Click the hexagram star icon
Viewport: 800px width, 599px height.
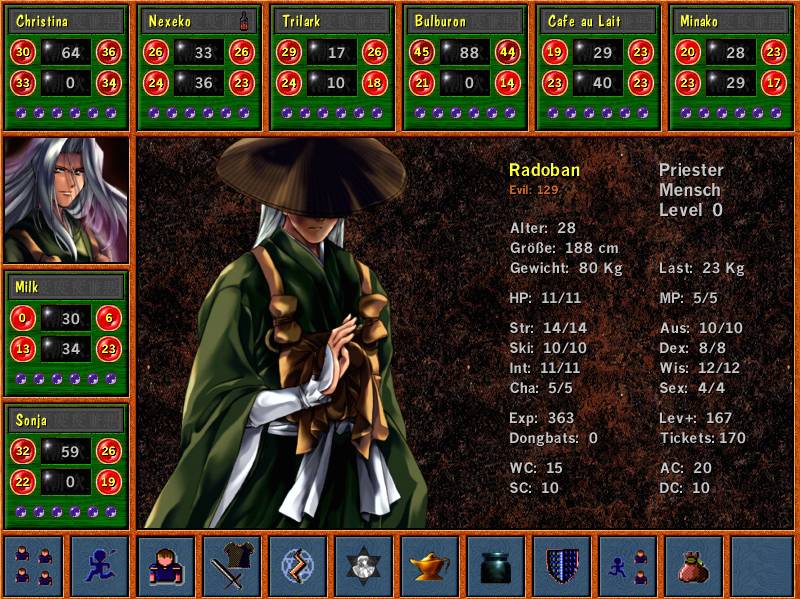point(364,566)
